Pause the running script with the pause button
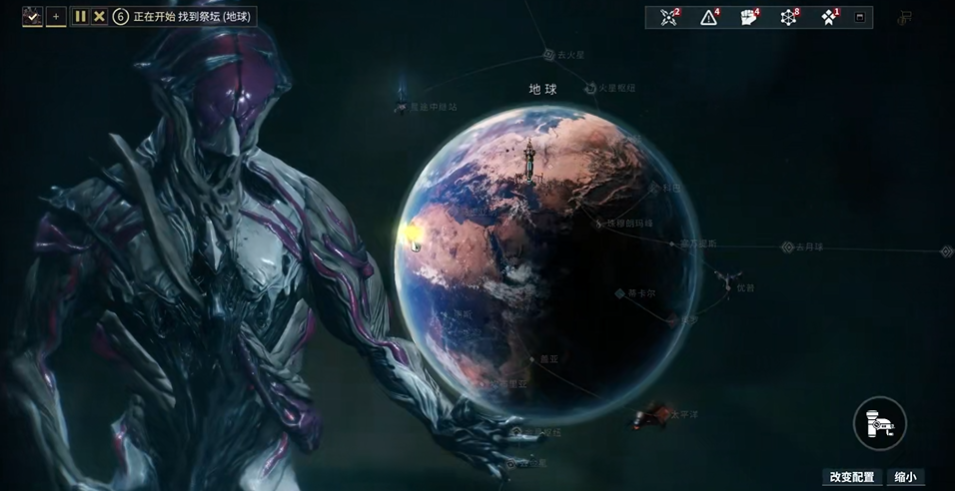Image resolution: width=955 pixels, height=491 pixels. pyautogui.click(x=80, y=17)
